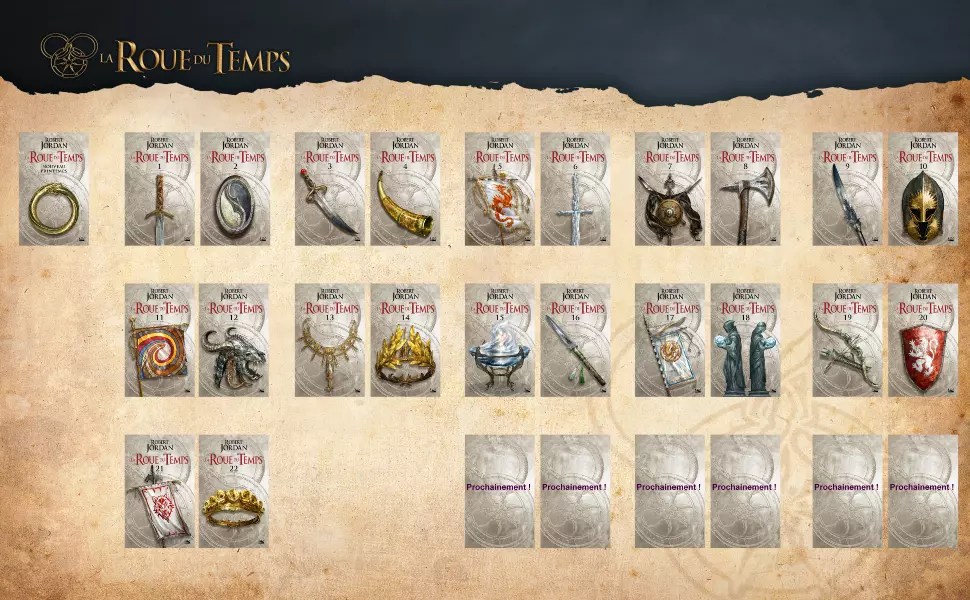Select volume 16 with the spear
The height and width of the screenshot is (600, 970).
(575, 340)
